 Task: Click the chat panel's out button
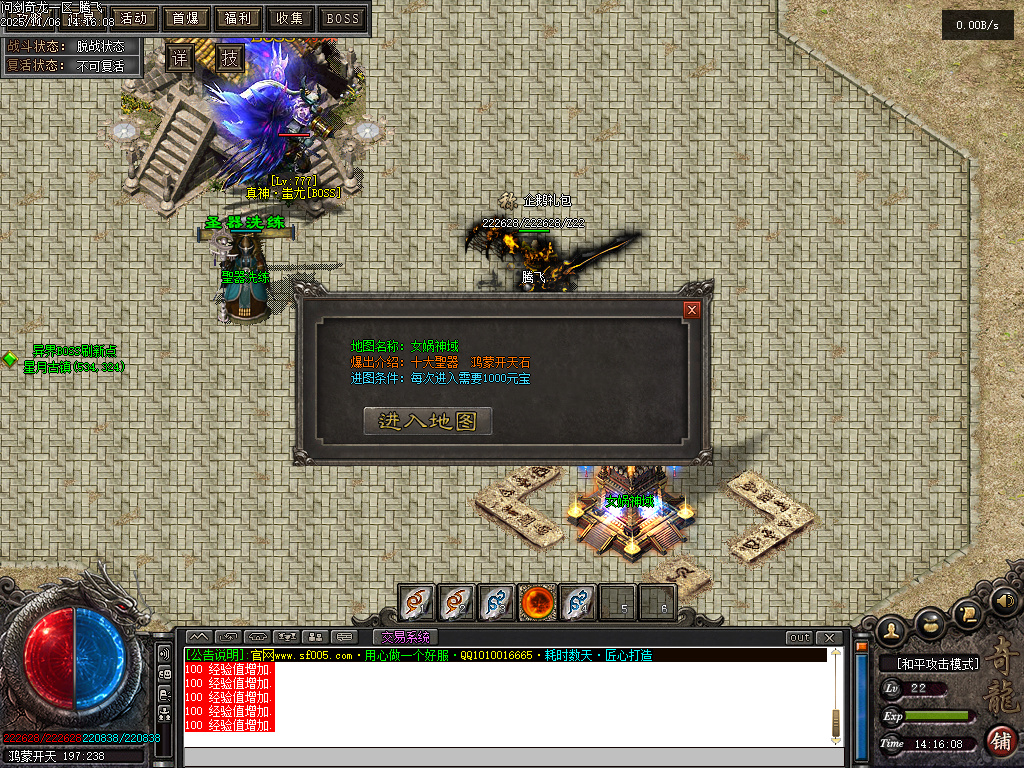(x=799, y=638)
